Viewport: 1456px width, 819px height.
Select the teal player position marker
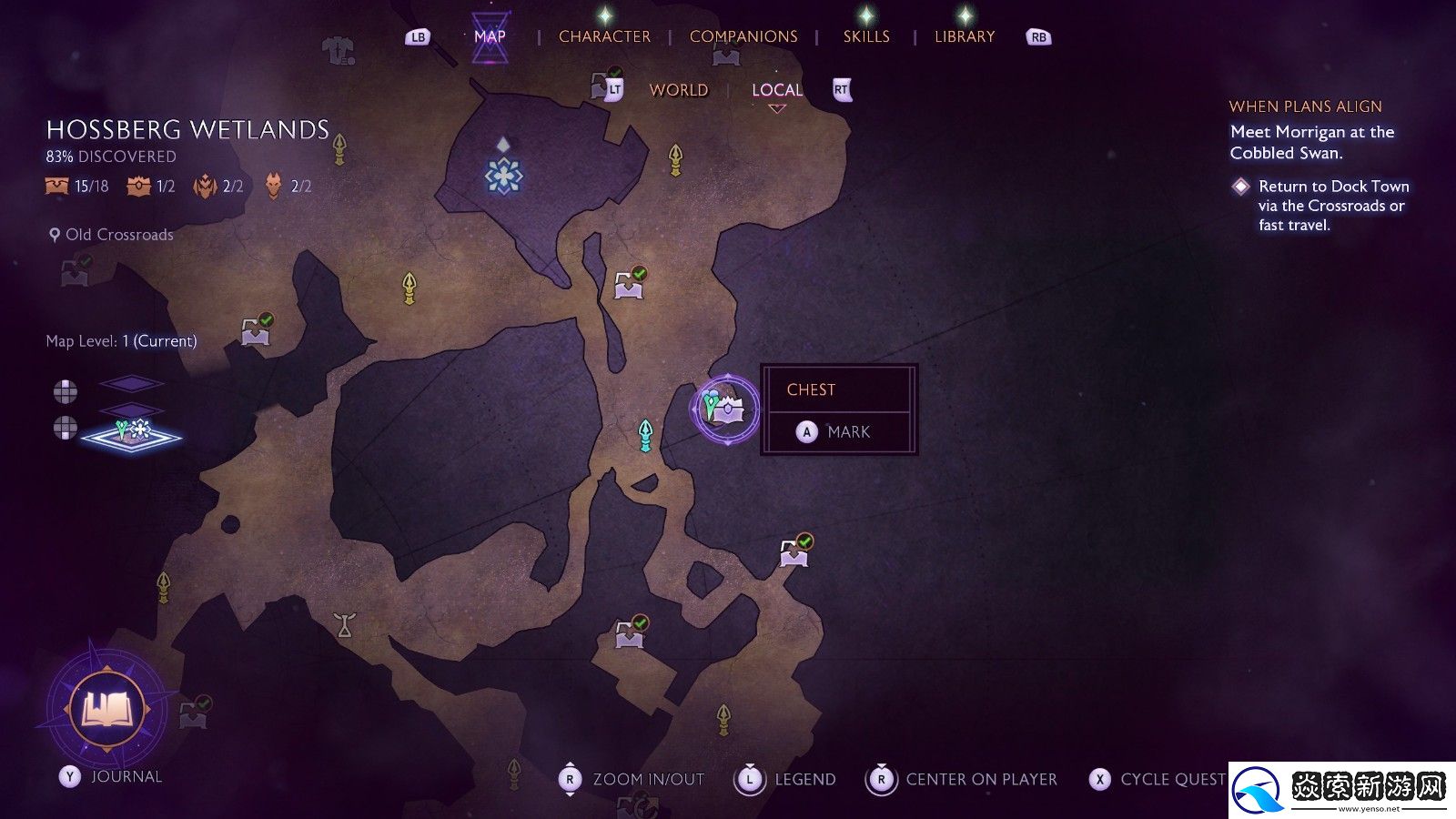click(x=645, y=436)
